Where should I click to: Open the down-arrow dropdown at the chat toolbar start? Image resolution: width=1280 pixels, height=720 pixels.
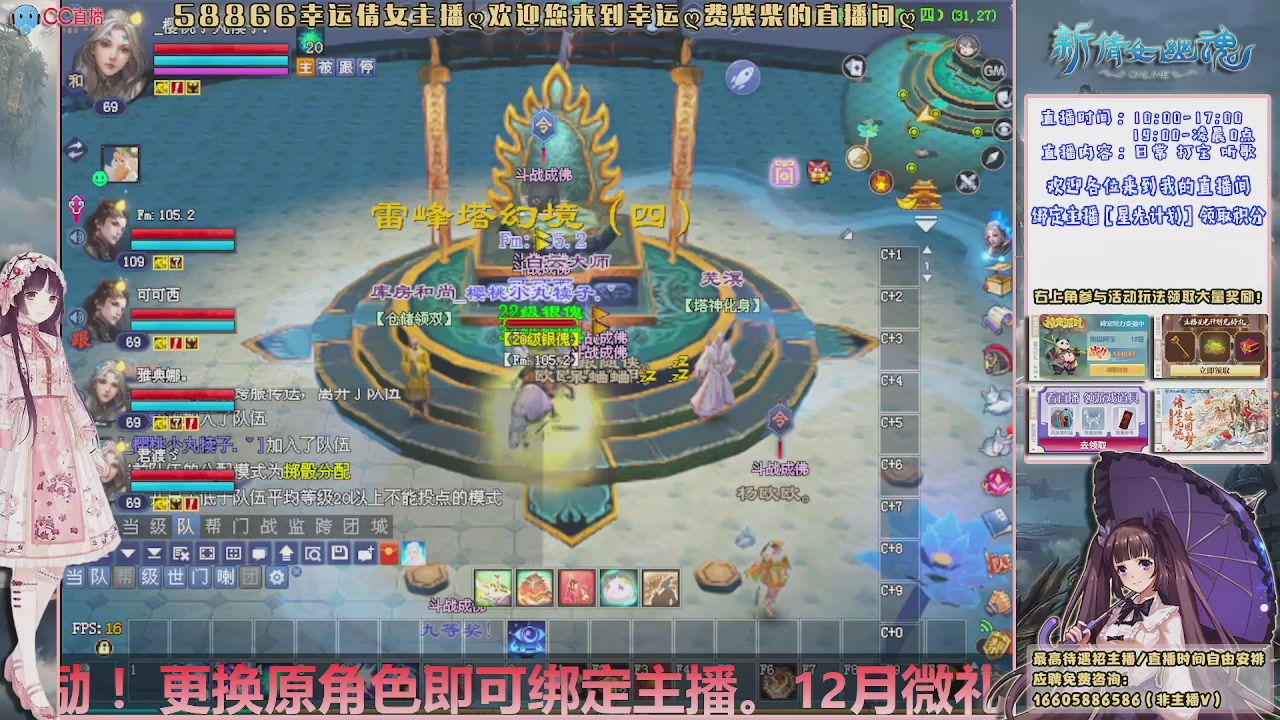128,553
